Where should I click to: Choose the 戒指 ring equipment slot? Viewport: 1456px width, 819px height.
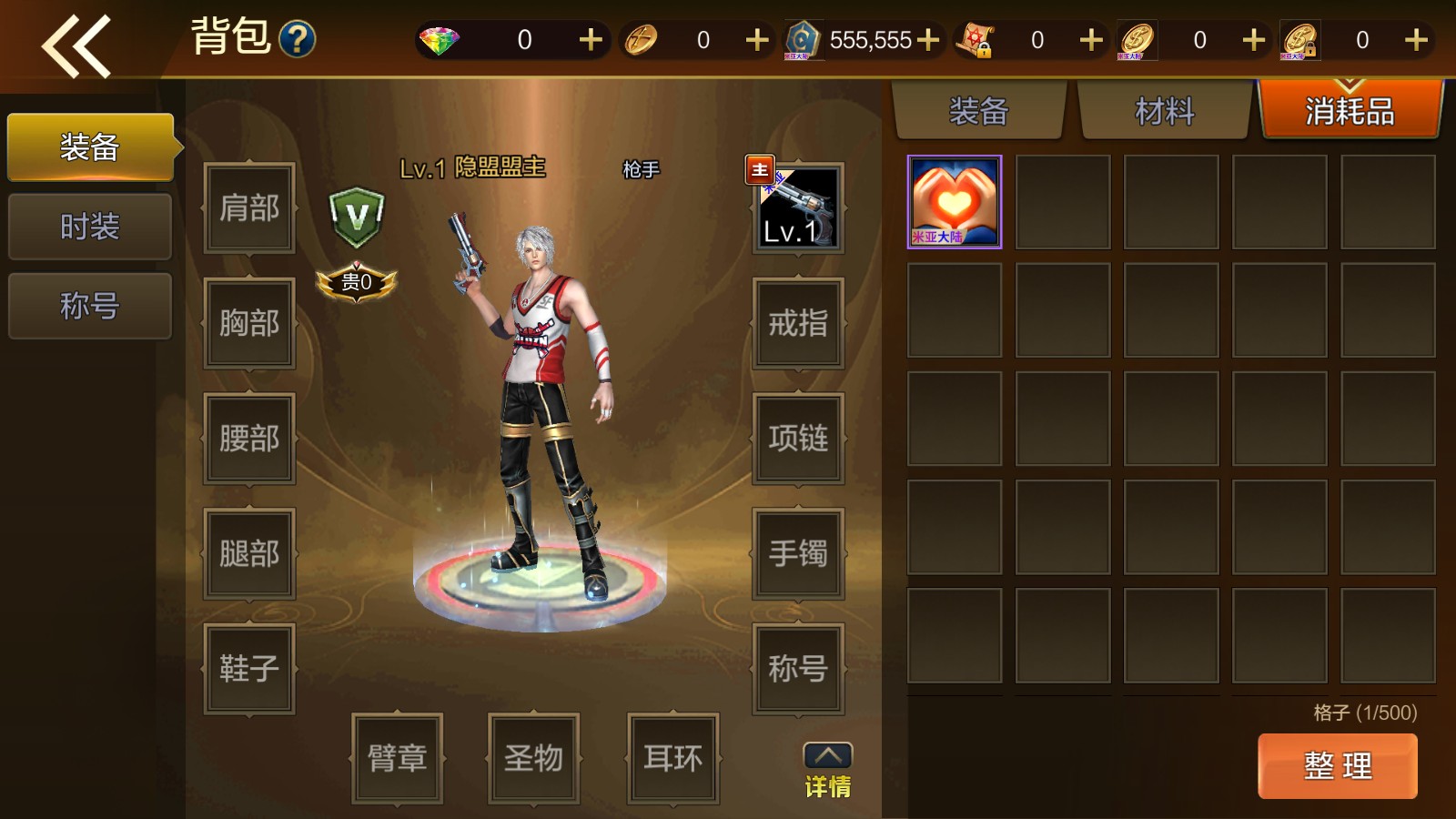pos(798,323)
